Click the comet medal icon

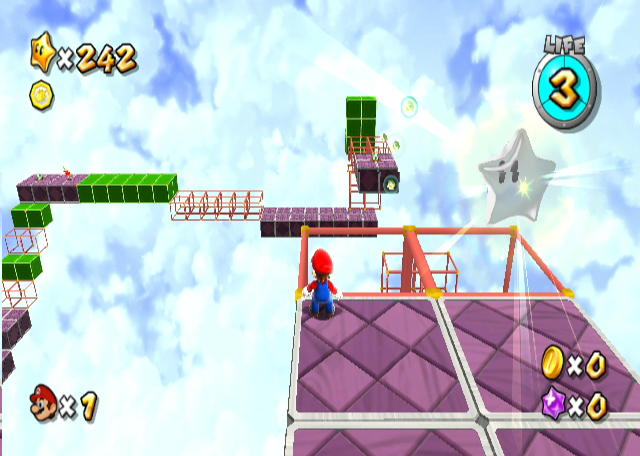pos(43,95)
